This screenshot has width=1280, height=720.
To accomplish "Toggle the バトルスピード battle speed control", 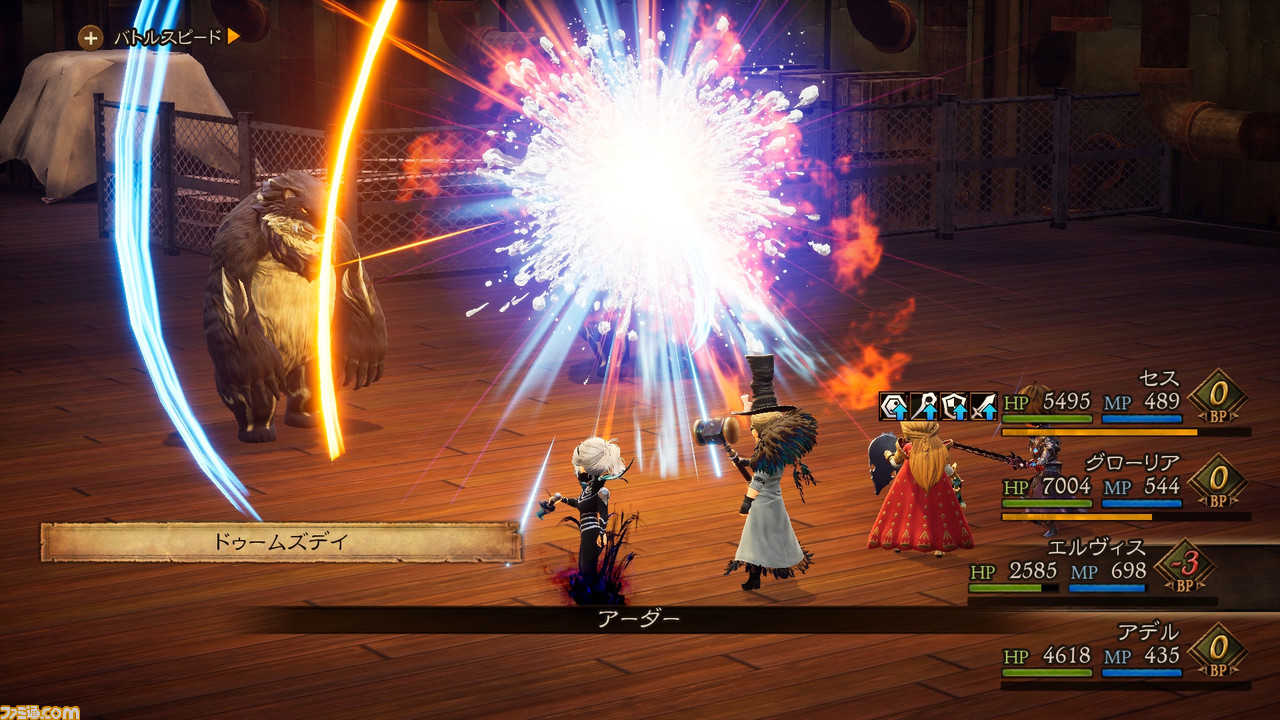I will coord(162,38).
